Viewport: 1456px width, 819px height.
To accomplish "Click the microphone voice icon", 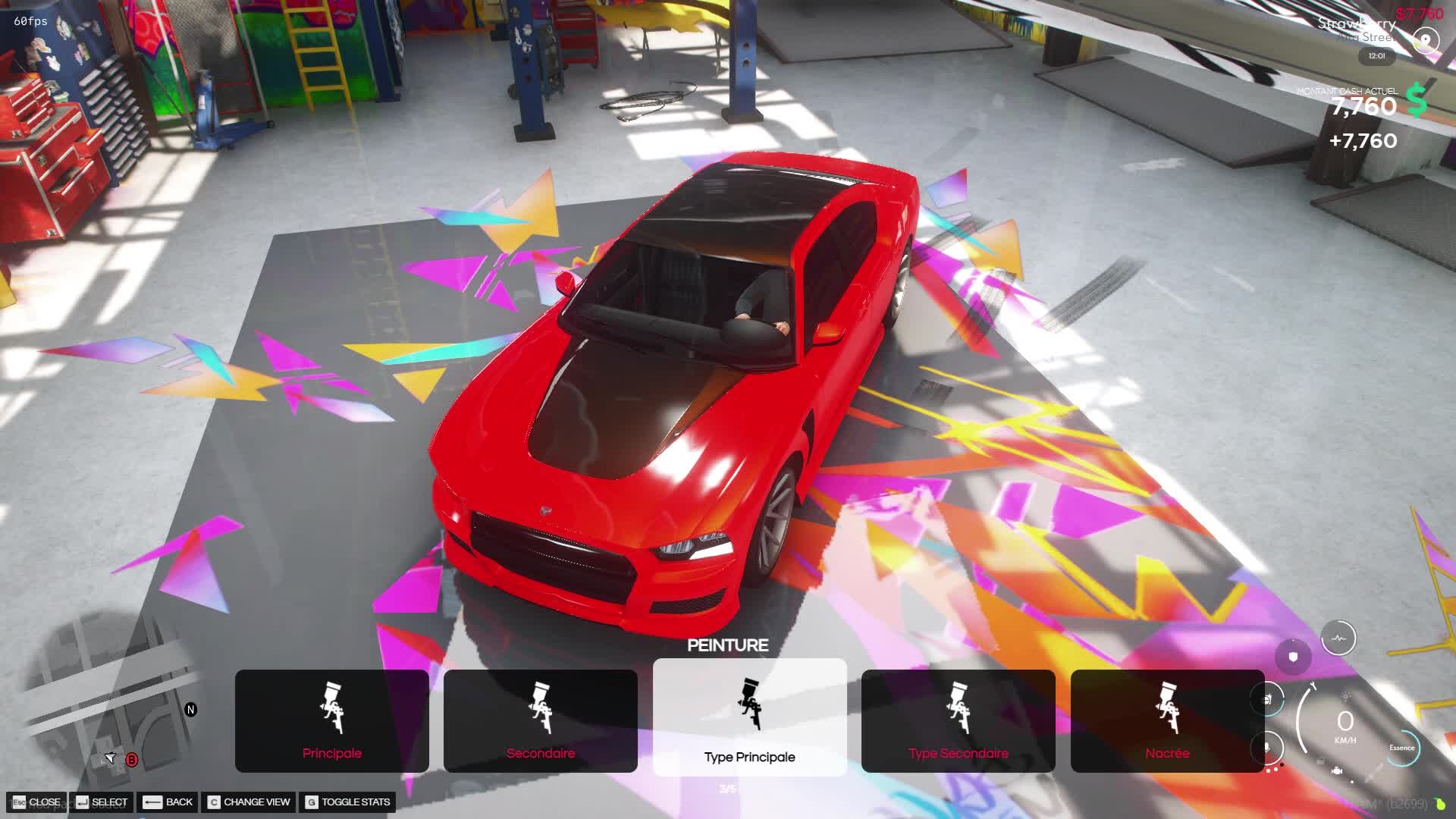I will pyautogui.click(x=1266, y=747).
